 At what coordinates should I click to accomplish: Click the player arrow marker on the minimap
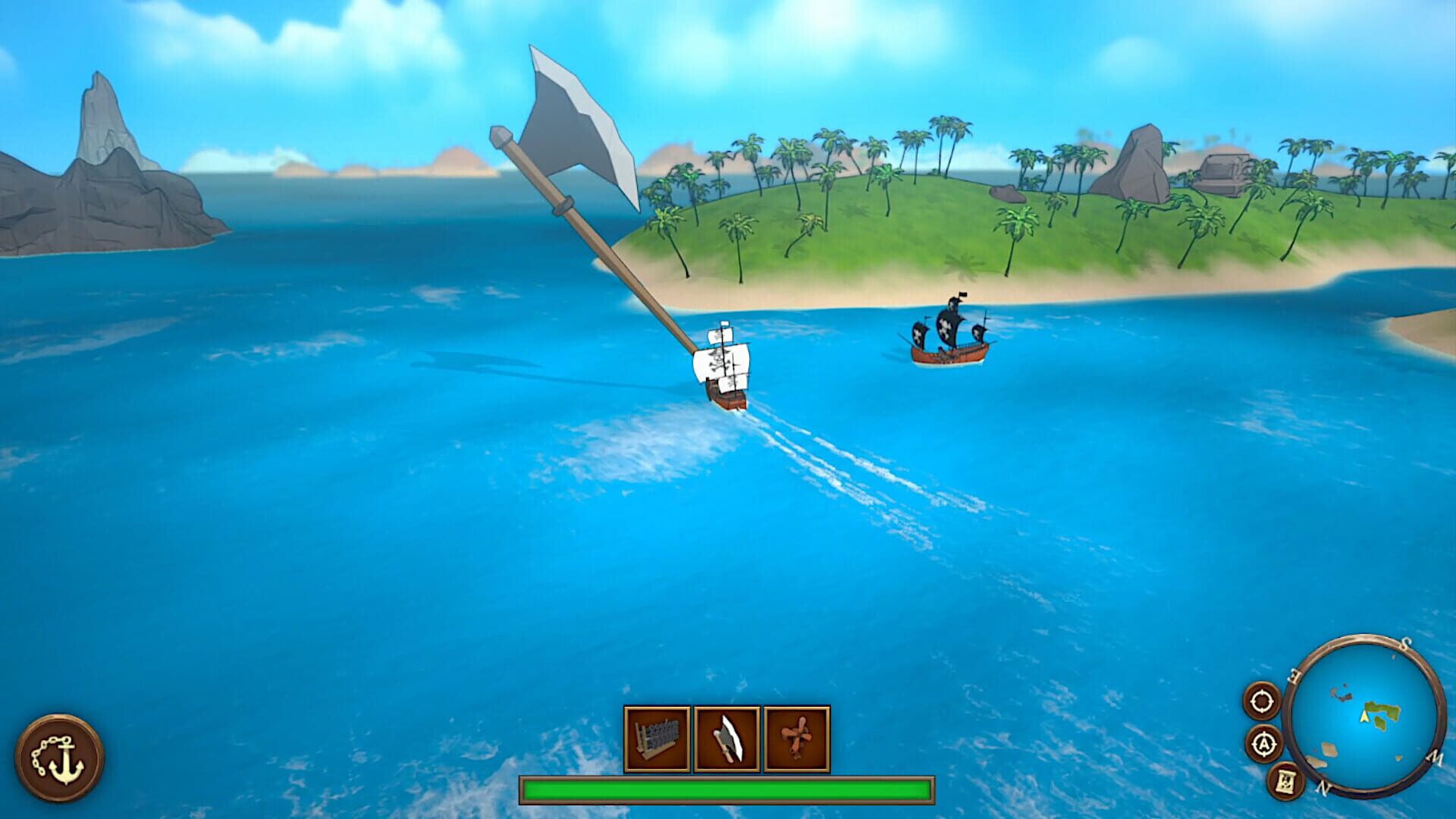tap(1363, 717)
